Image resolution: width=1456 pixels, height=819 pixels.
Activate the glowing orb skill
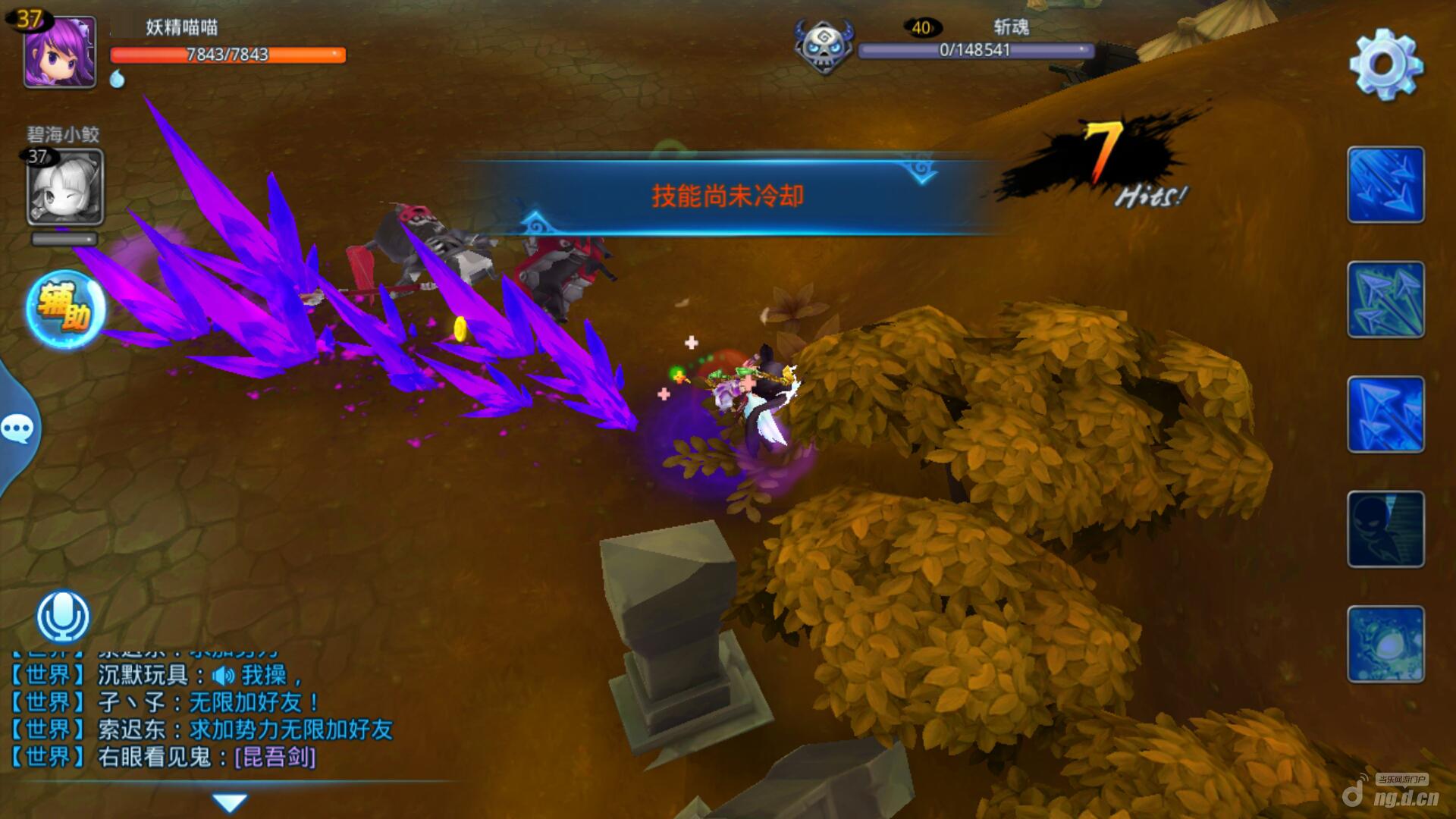(1385, 644)
